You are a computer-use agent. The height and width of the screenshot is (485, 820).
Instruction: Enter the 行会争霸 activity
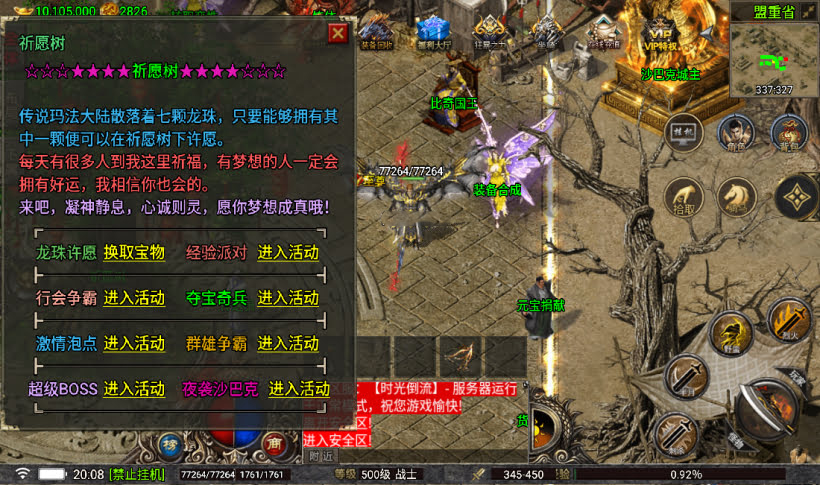(x=134, y=298)
